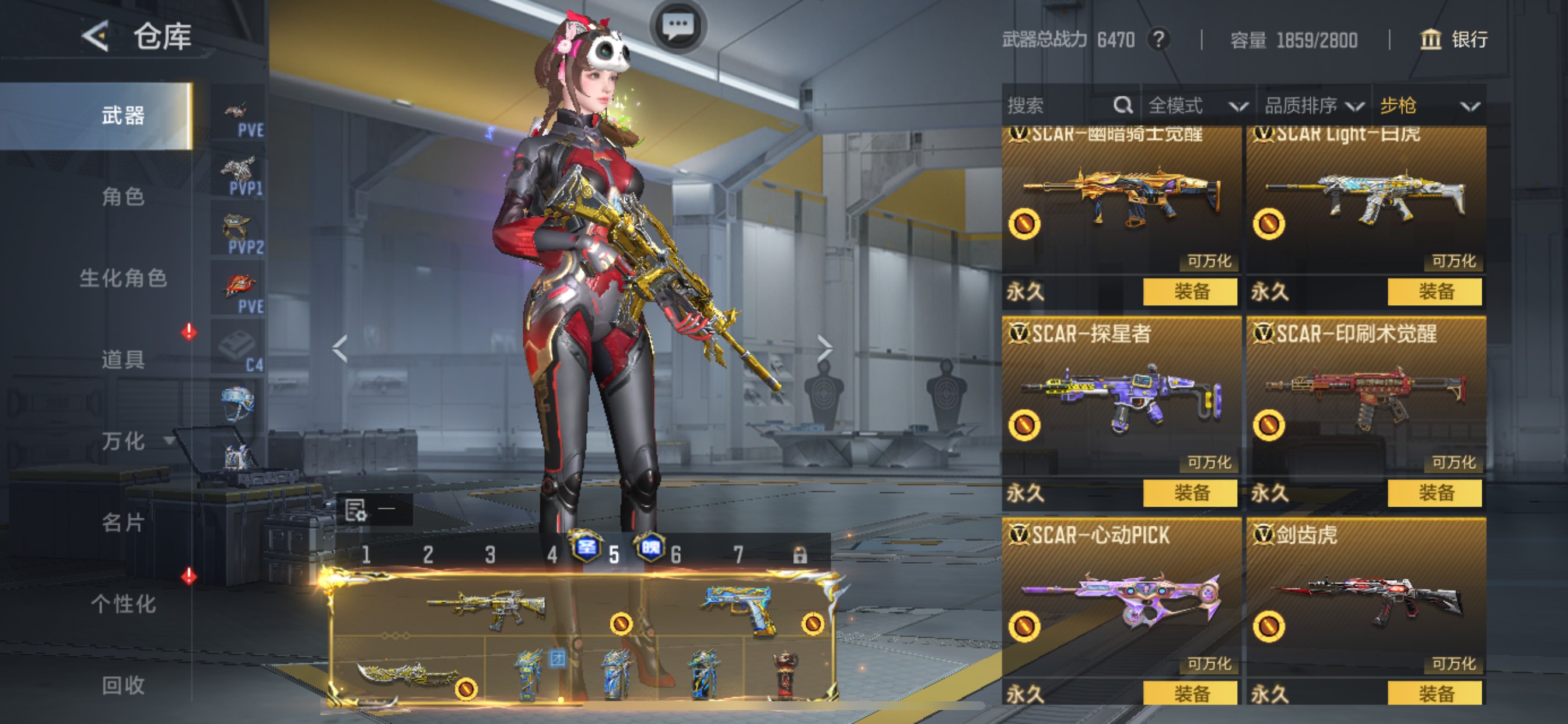The image size is (1568, 724).
Task: Select the 道具 category
Action: point(123,360)
